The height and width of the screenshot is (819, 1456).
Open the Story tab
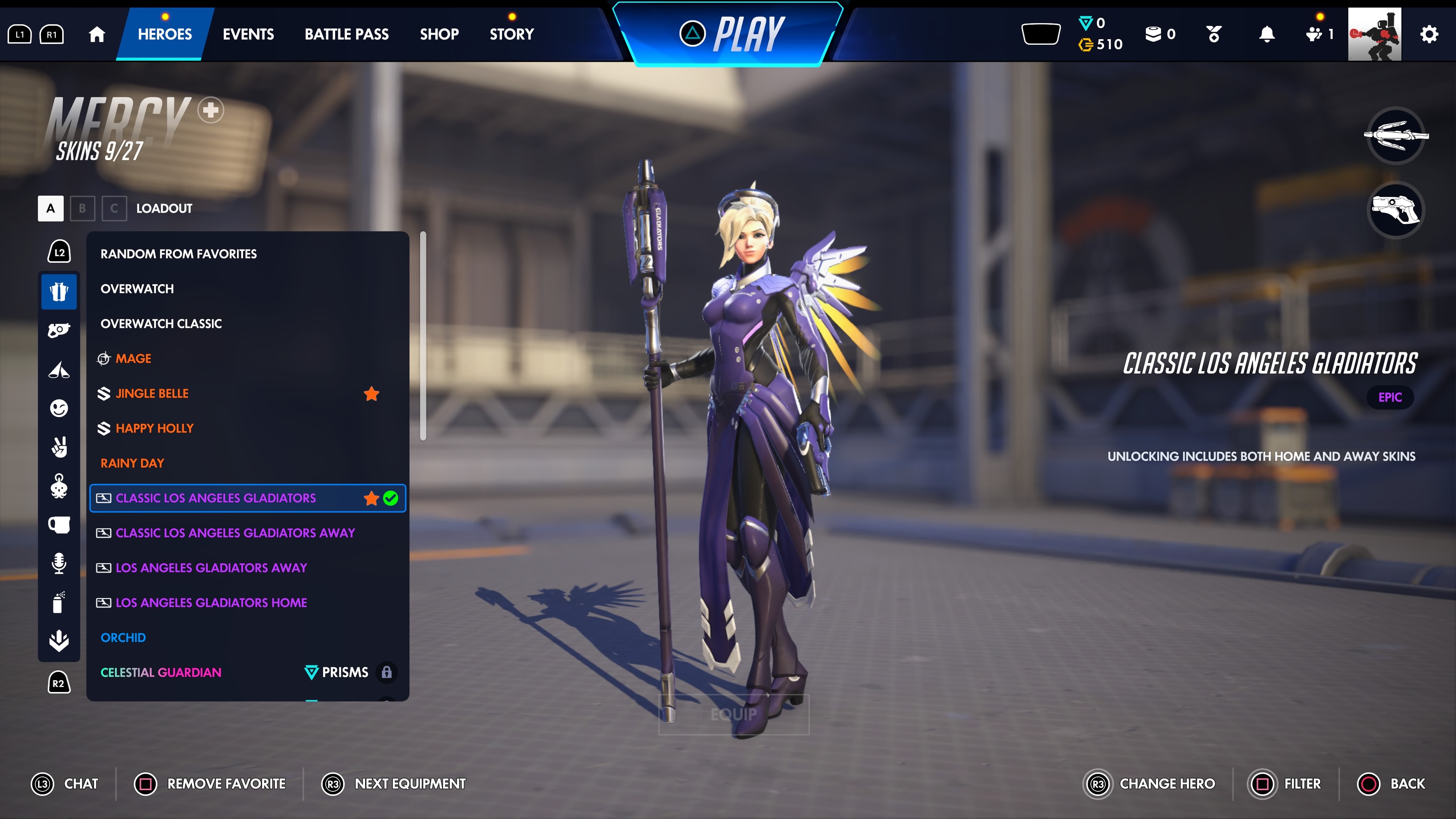click(511, 34)
